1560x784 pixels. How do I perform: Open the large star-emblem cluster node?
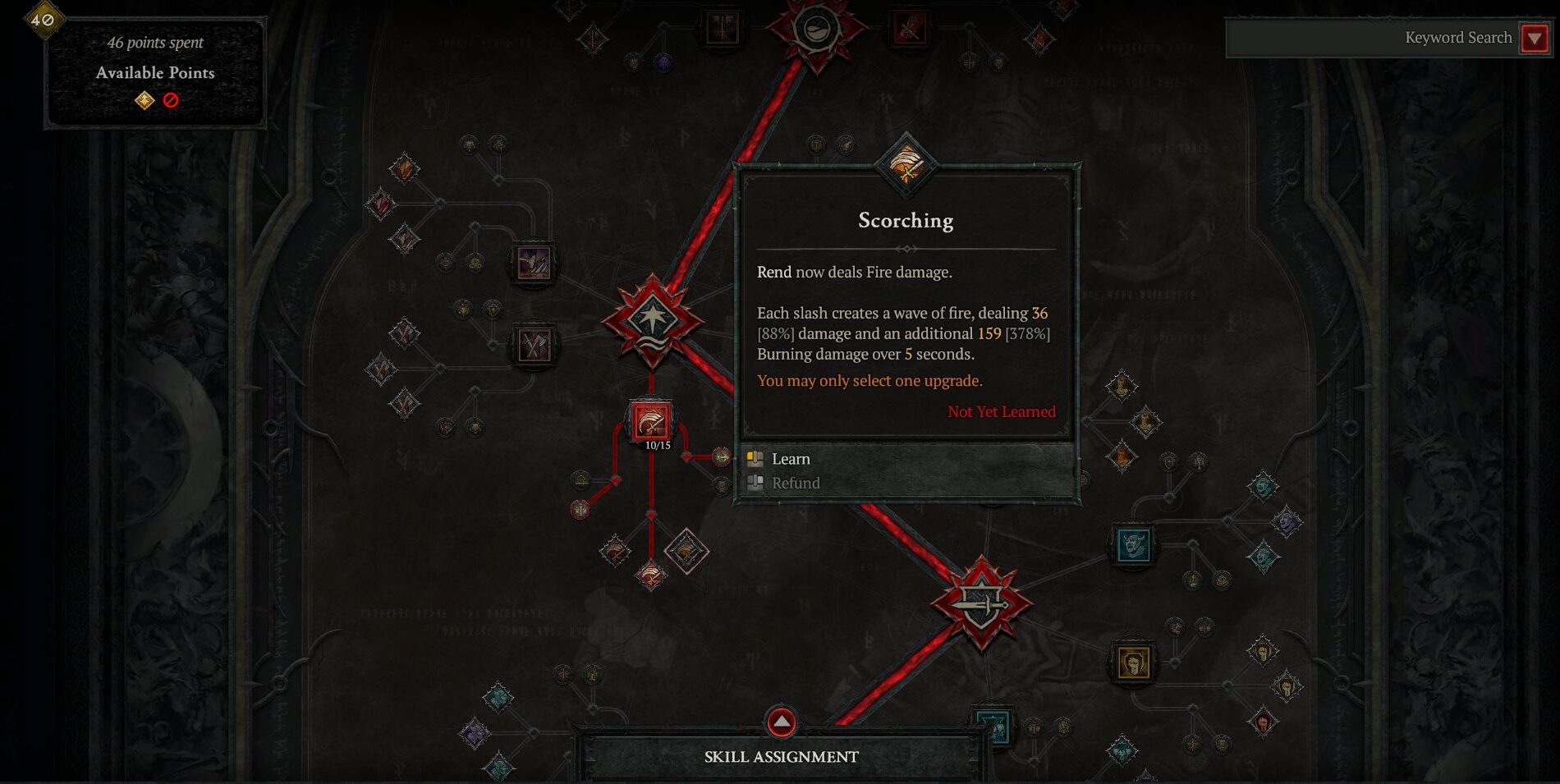point(653,320)
